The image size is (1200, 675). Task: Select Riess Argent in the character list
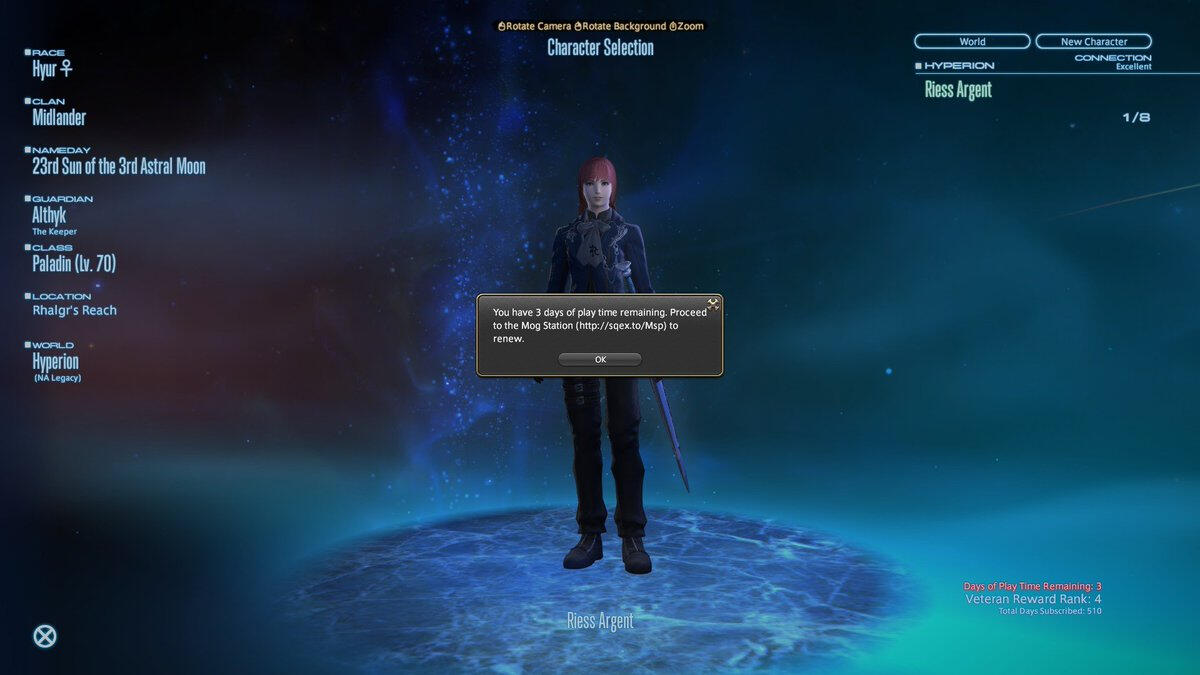958,90
